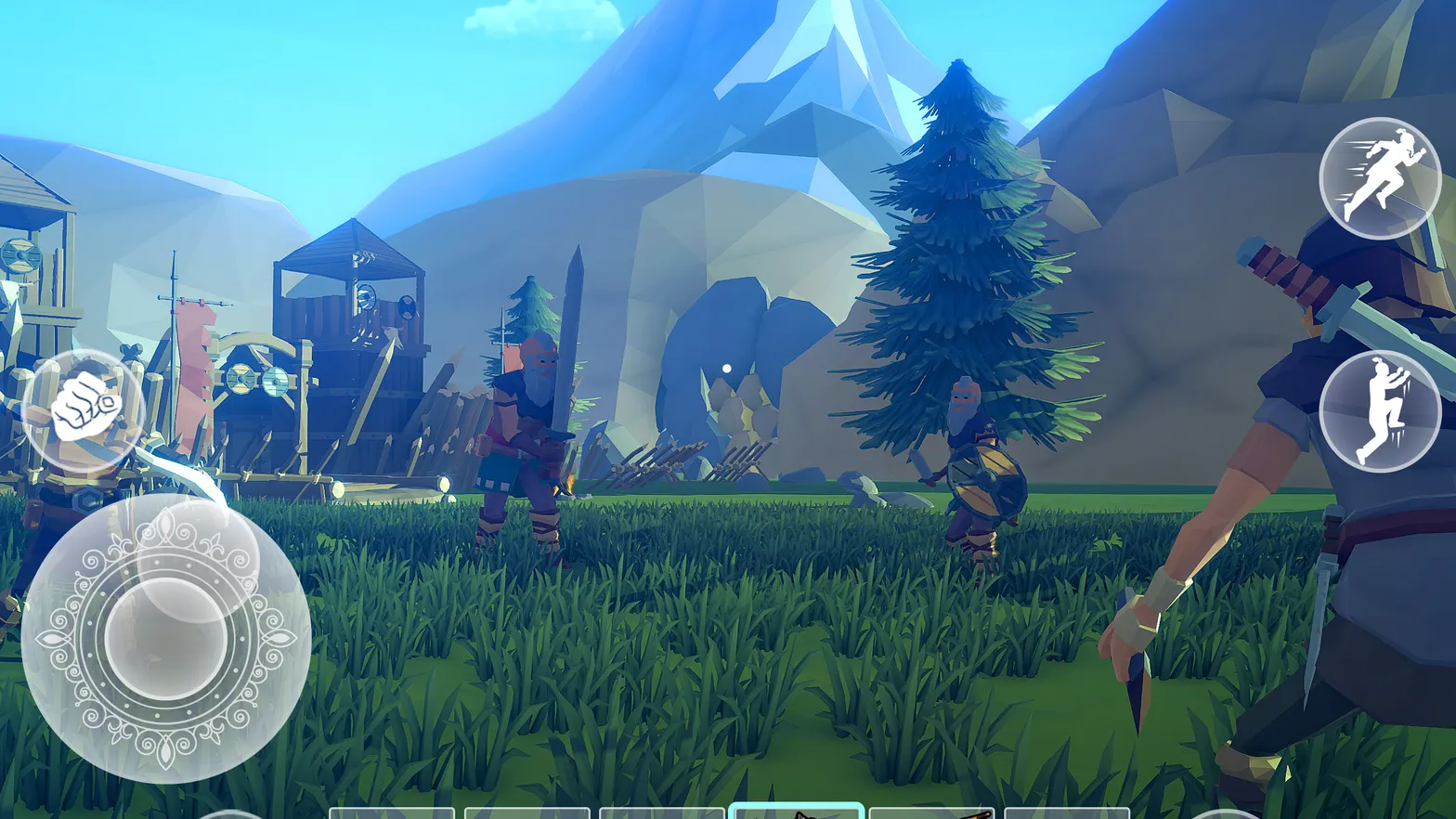Tap the jumping-figure icon to leap
Image resolution: width=1456 pixels, height=819 pixels.
click(x=1377, y=411)
